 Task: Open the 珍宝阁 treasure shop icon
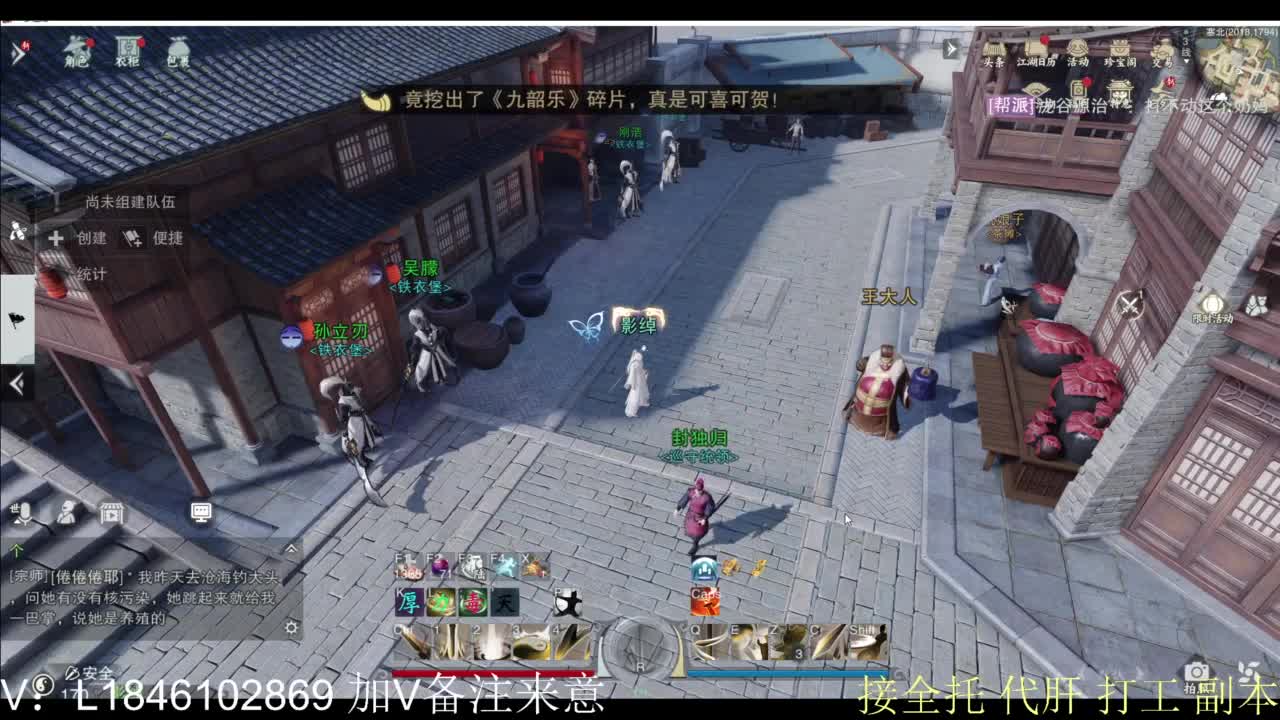1120,55
